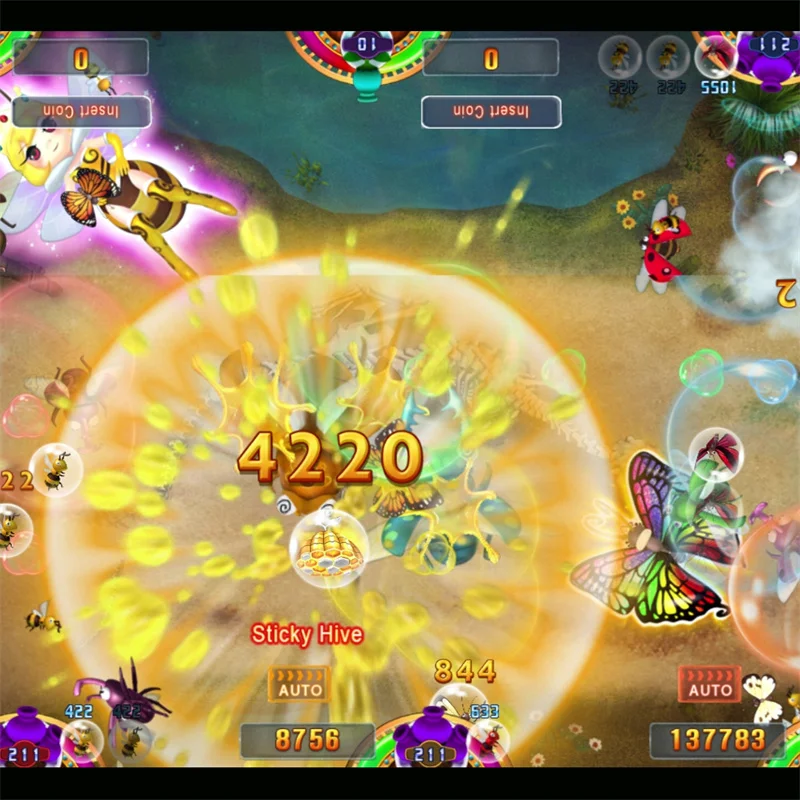This screenshot has height=800, width=800.
Task: Toggle the AUTO button above the 8756 credits
Action: pyautogui.click(x=299, y=684)
